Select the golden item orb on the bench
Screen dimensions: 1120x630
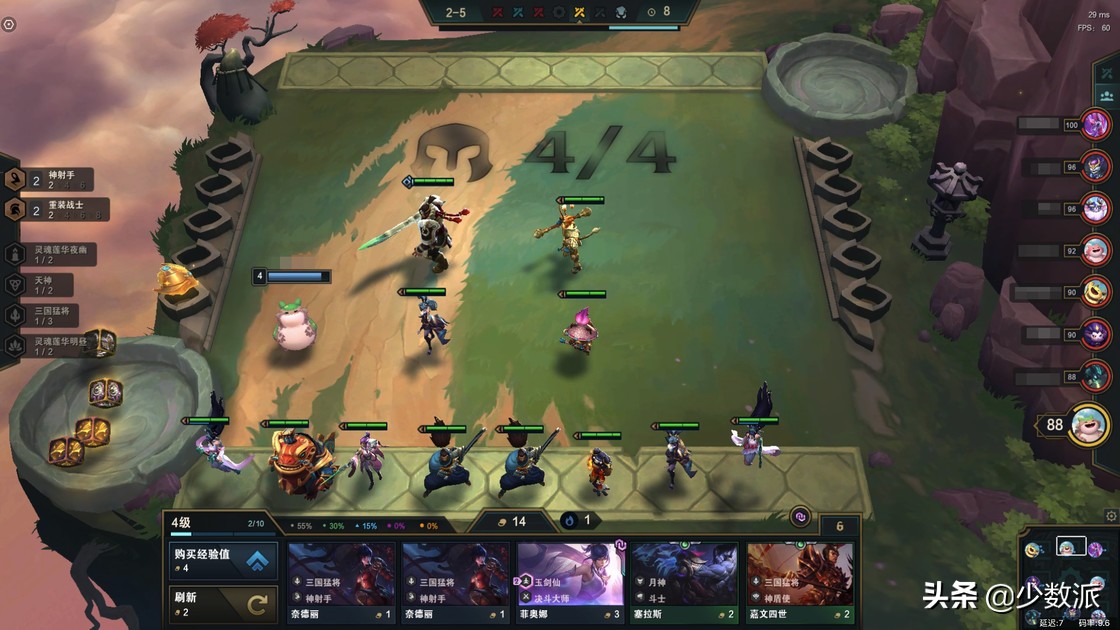pyautogui.click(x=174, y=279)
